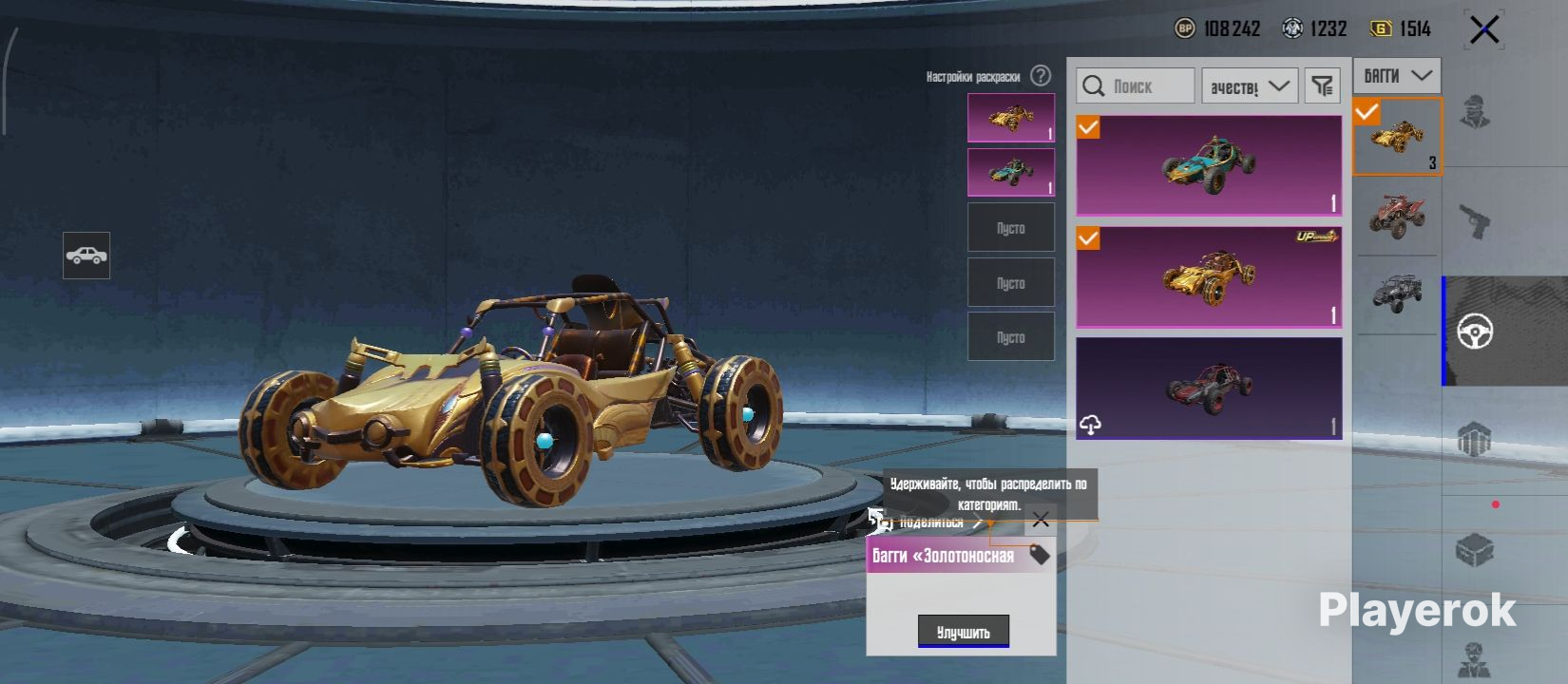Download the red buggy skin
Screen dimensions: 1568x684
[1091, 425]
